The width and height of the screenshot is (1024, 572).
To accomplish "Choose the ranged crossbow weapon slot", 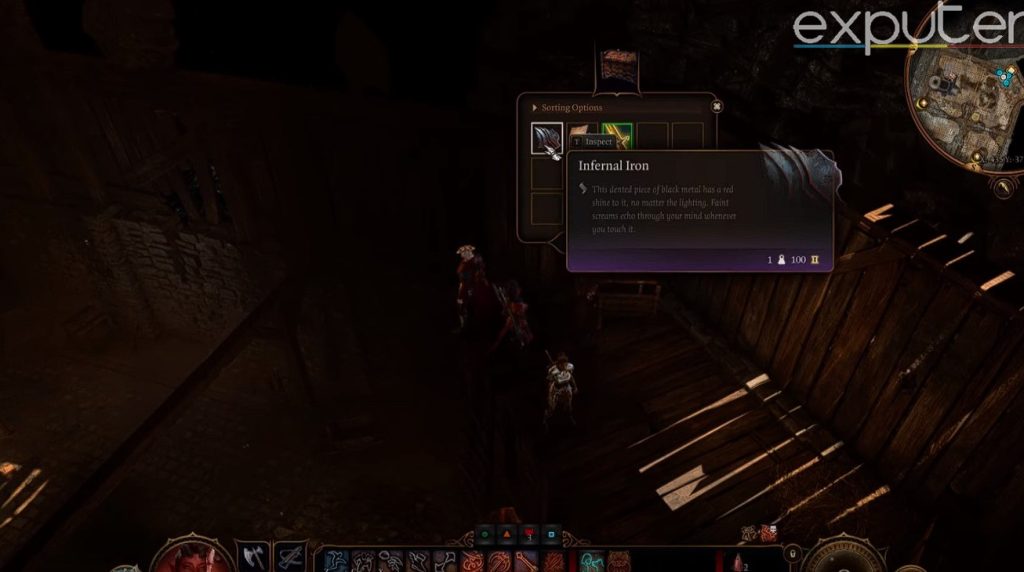I will click(290, 556).
